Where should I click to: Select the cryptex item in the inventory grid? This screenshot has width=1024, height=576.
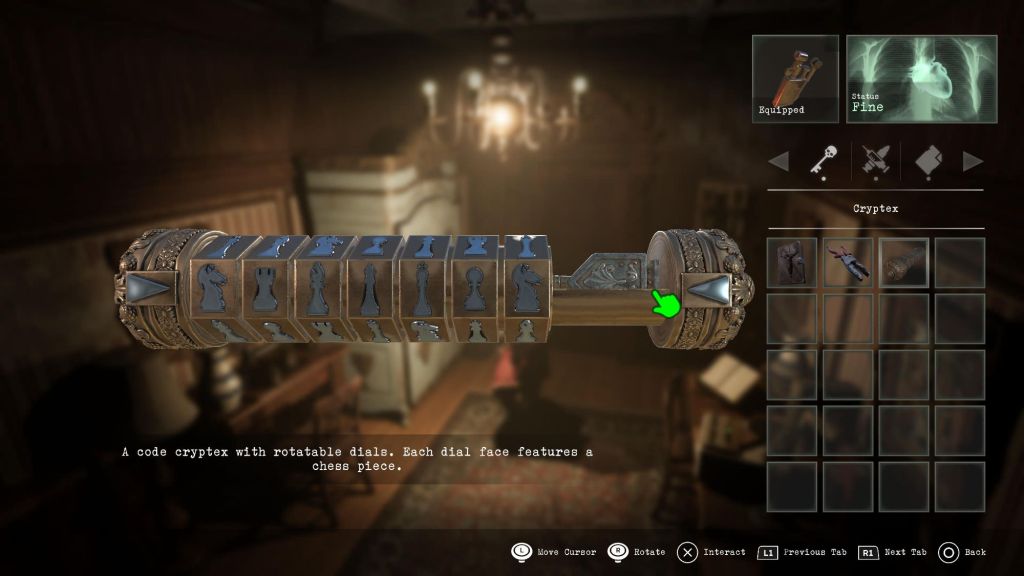coord(904,263)
